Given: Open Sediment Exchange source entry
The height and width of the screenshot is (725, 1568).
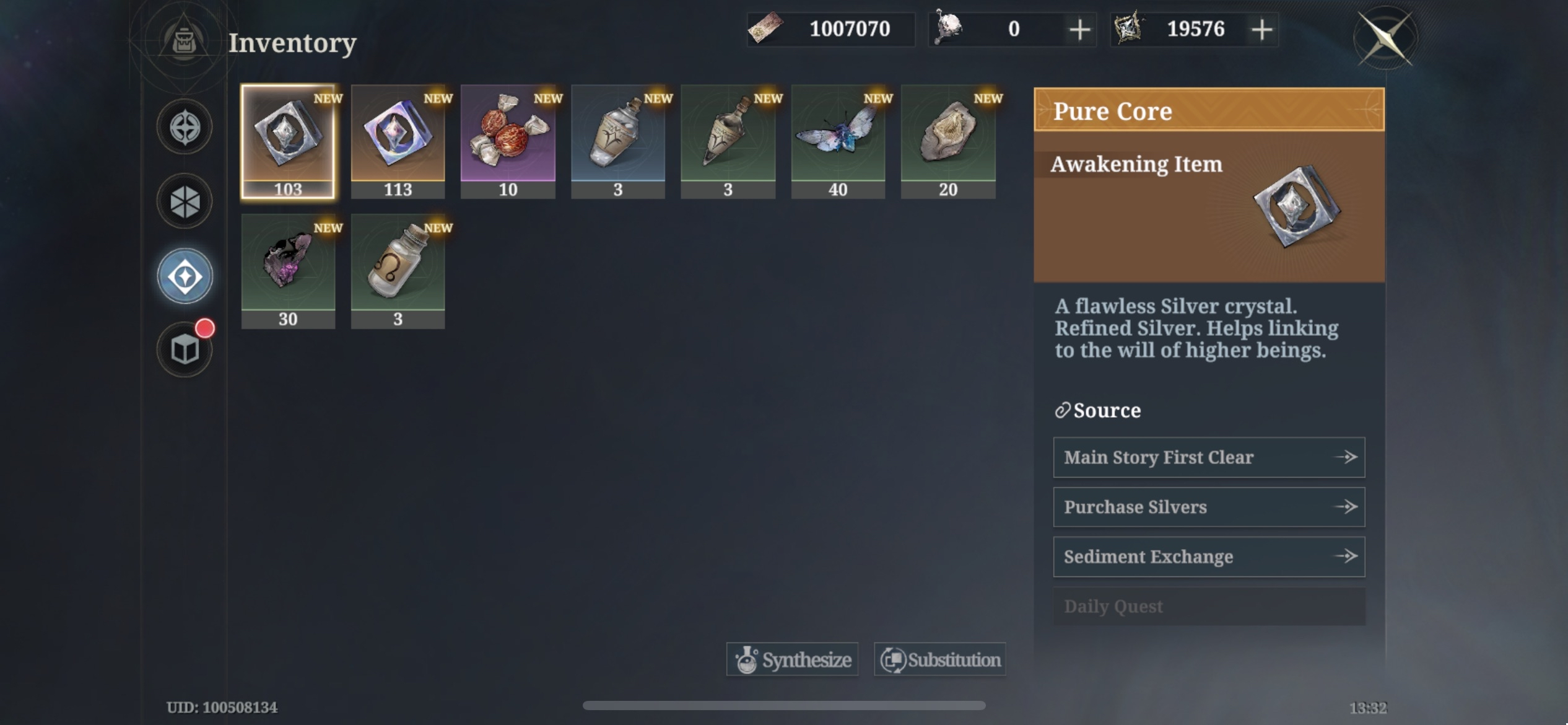Looking at the screenshot, I should coord(1208,556).
